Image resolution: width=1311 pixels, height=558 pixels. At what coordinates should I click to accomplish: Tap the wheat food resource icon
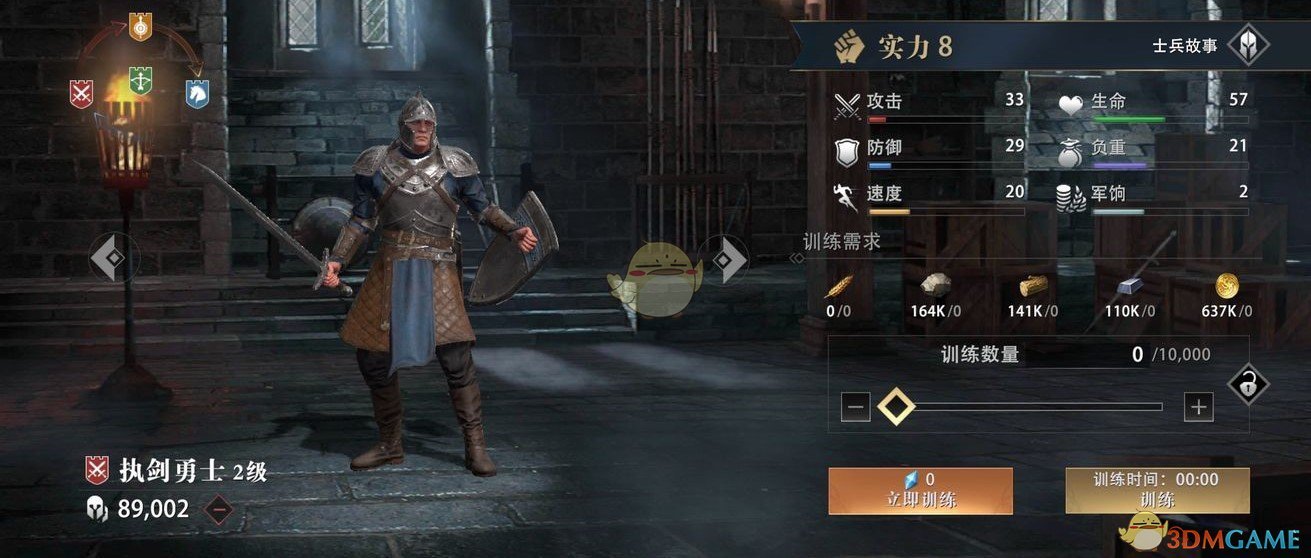pyautogui.click(x=838, y=287)
